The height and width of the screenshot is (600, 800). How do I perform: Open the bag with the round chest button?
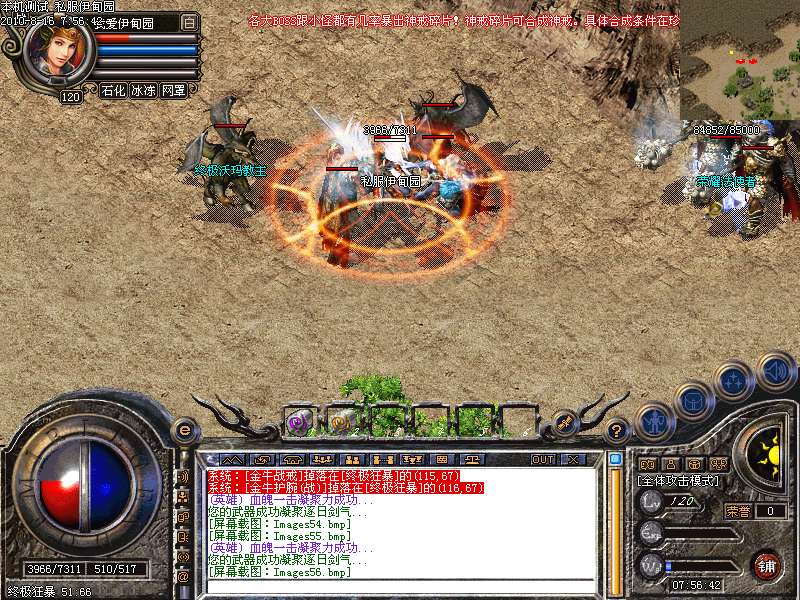(x=693, y=400)
